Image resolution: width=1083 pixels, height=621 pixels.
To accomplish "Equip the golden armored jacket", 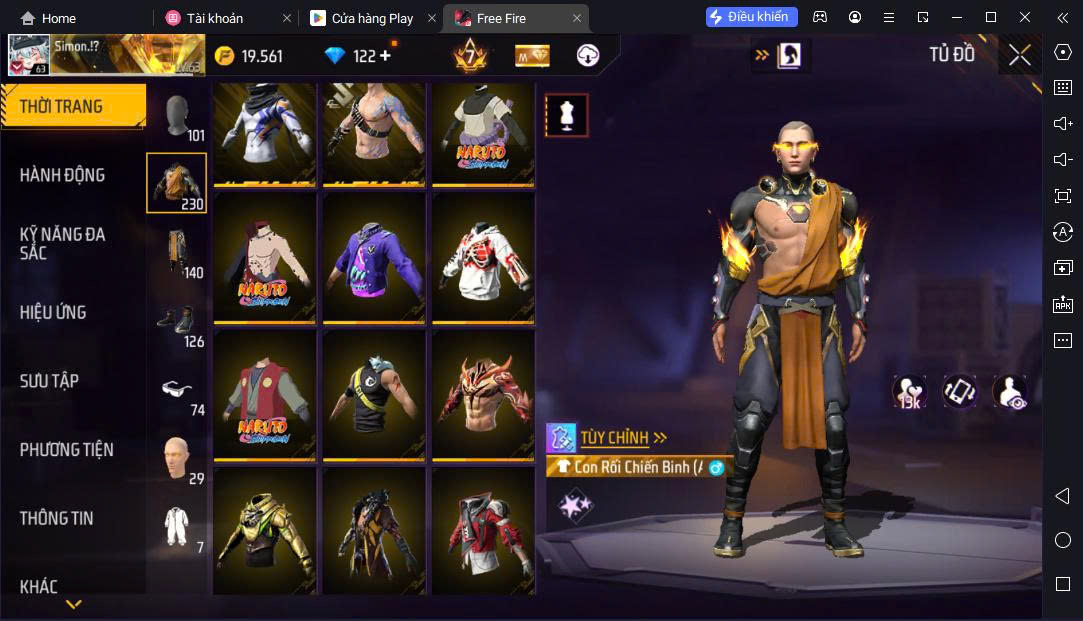I will coord(264,531).
